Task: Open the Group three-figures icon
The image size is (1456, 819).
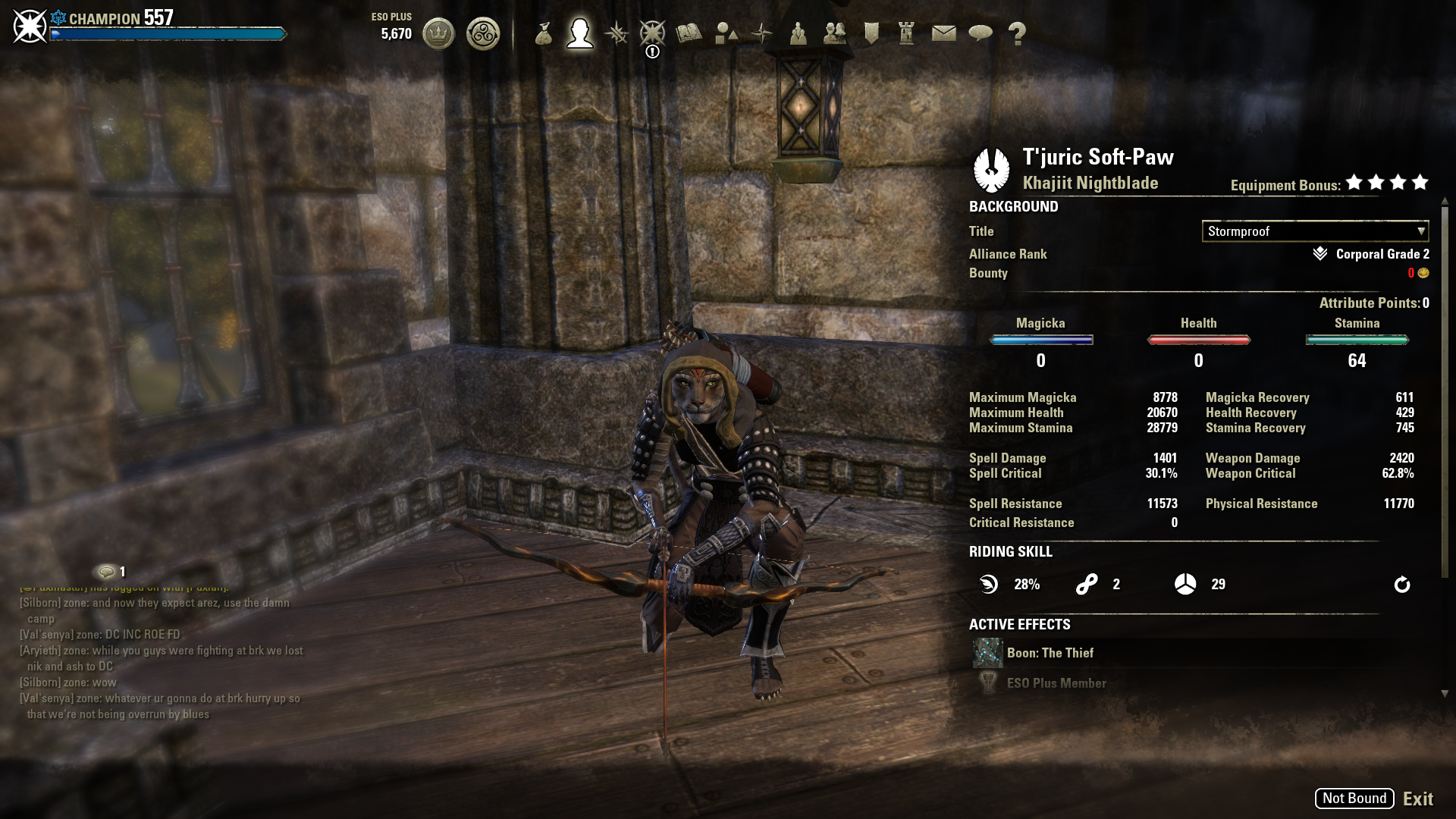Action: coord(798,33)
